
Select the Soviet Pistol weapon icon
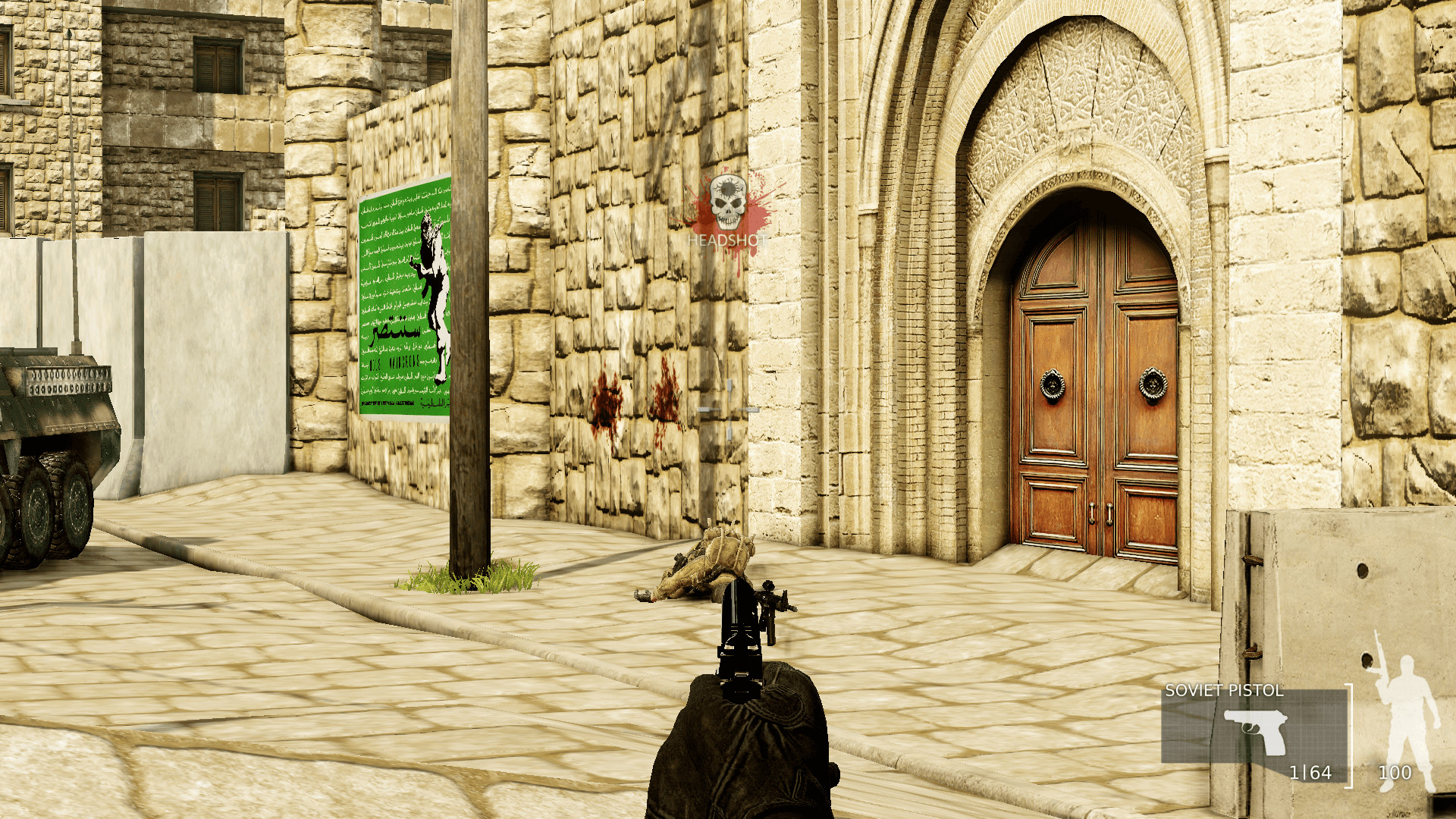(x=1254, y=732)
